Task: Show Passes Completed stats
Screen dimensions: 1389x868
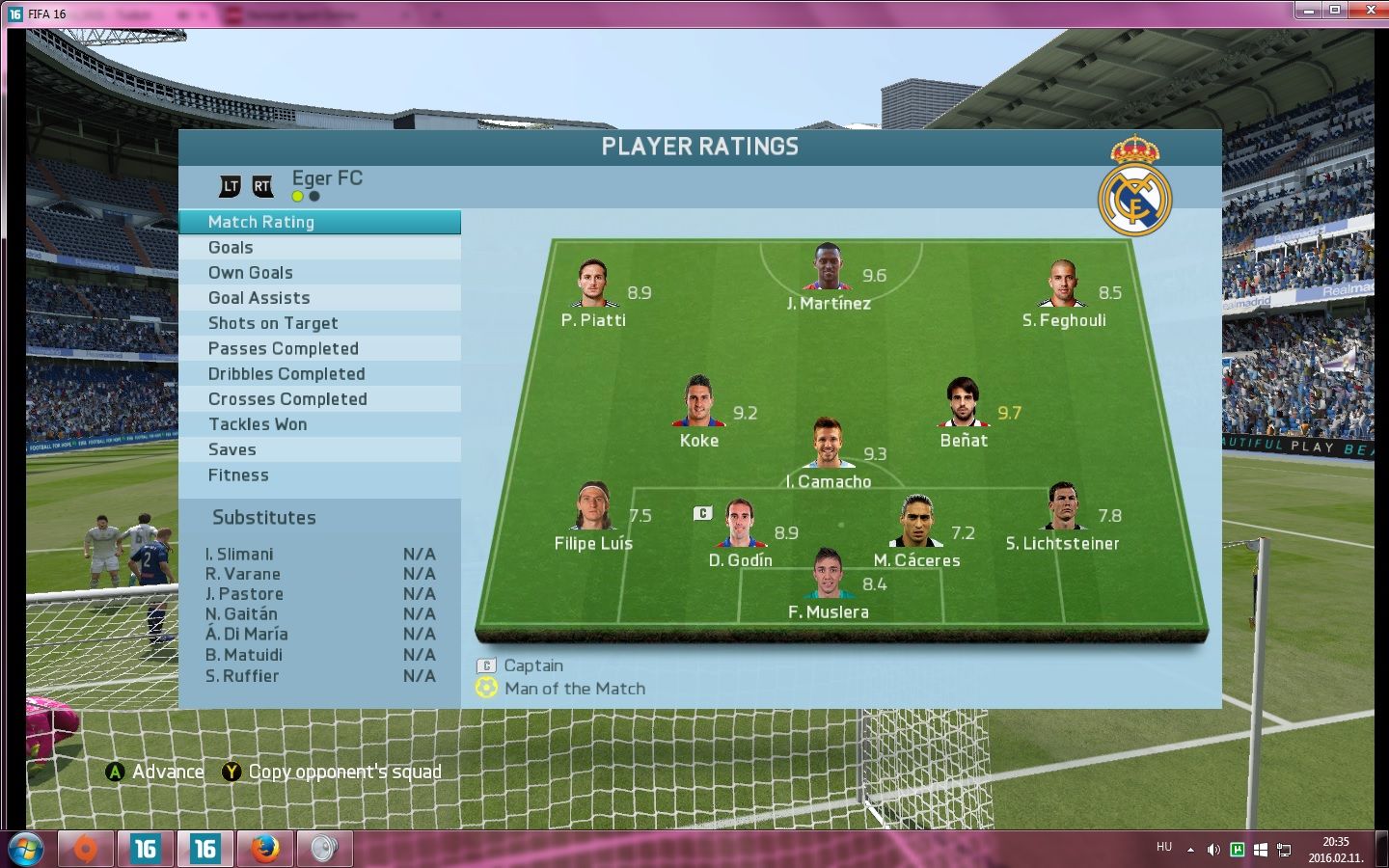Action: (319, 348)
